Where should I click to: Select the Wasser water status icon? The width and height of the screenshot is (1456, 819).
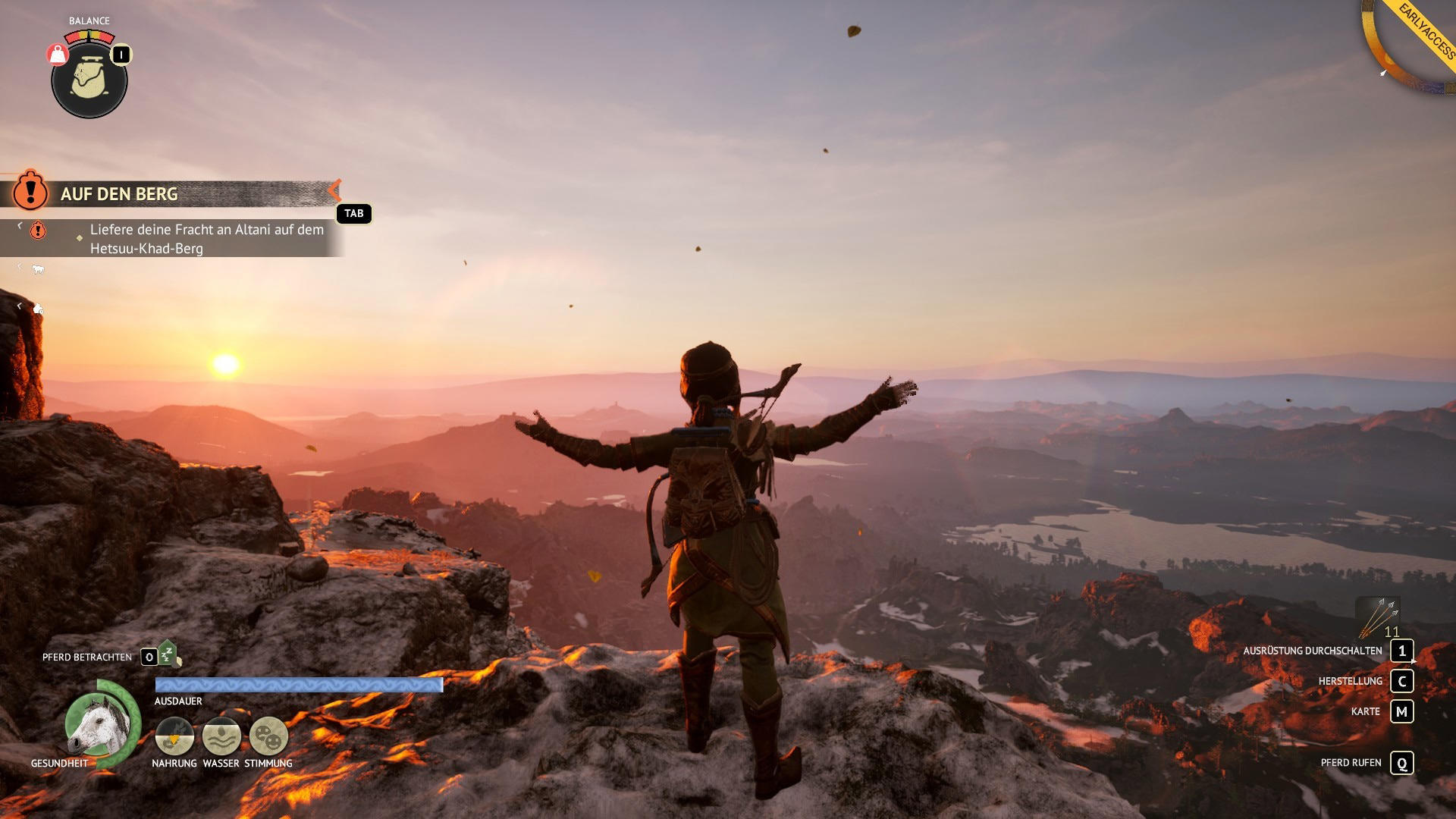[x=221, y=736]
